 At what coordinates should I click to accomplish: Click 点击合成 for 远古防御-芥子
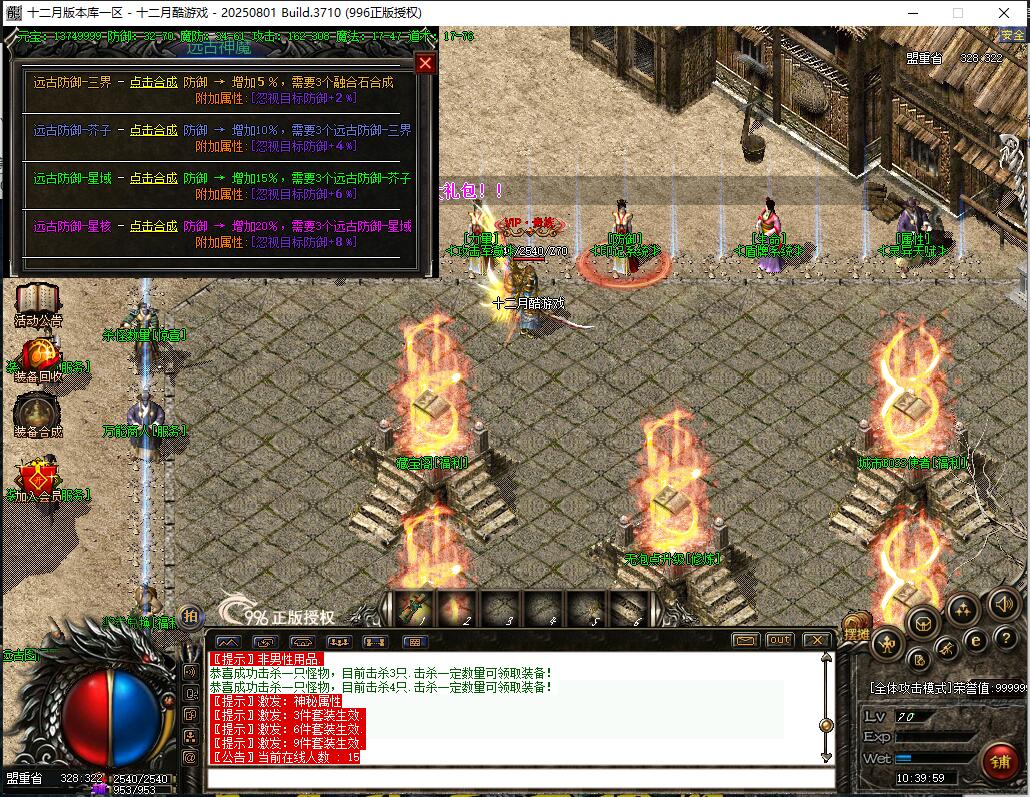point(153,130)
